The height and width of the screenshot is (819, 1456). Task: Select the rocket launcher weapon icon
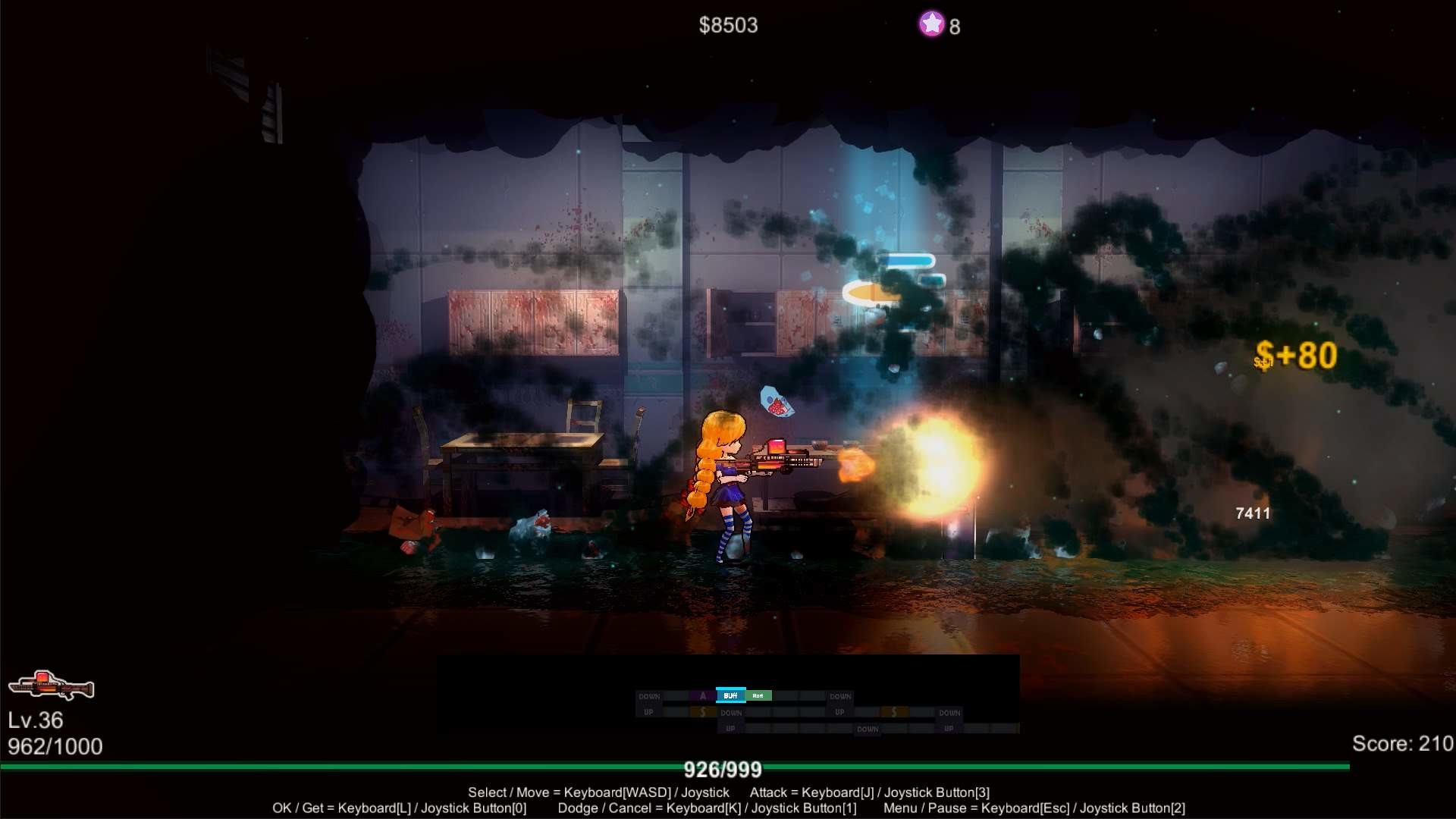[52, 686]
